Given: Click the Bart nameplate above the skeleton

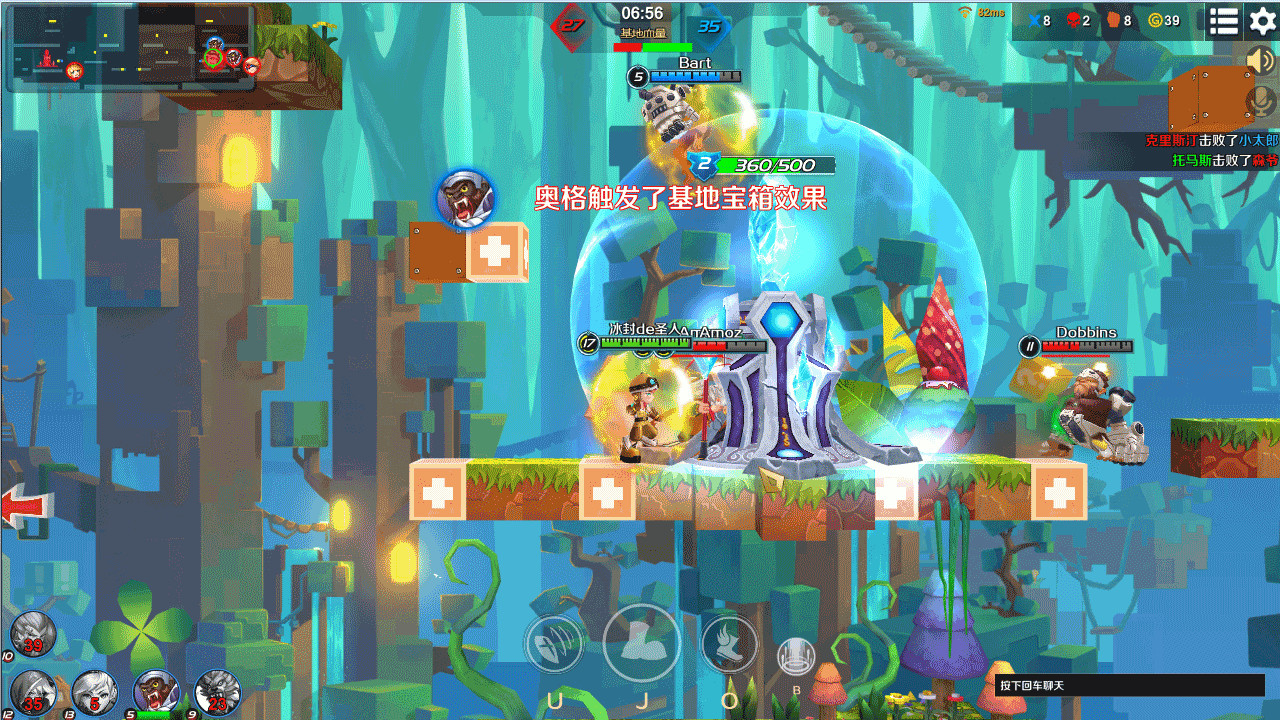Looking at the screenshot, I should [x=694, y=62].
